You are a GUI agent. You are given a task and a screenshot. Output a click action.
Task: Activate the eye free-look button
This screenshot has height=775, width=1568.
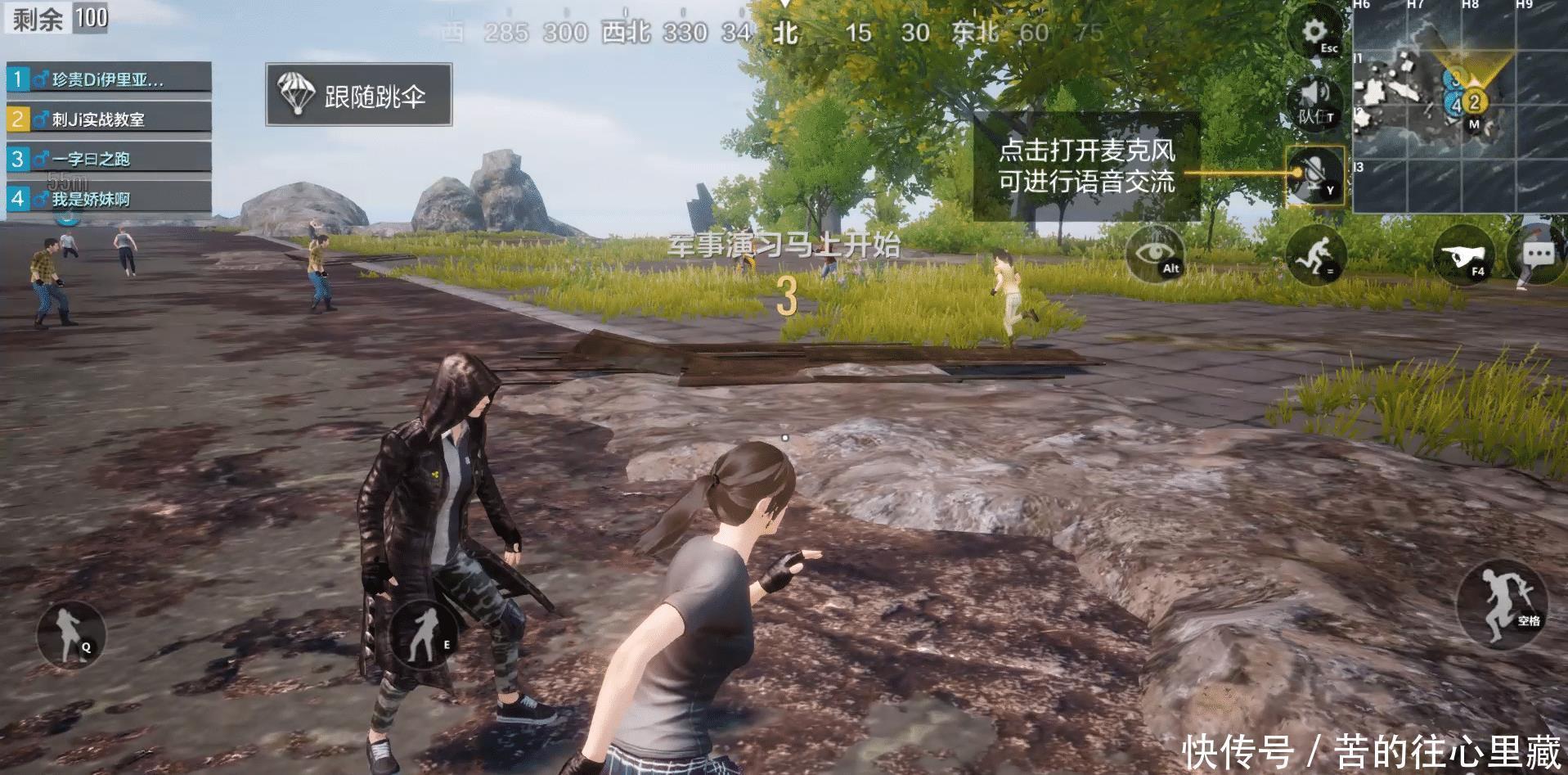1154,253
